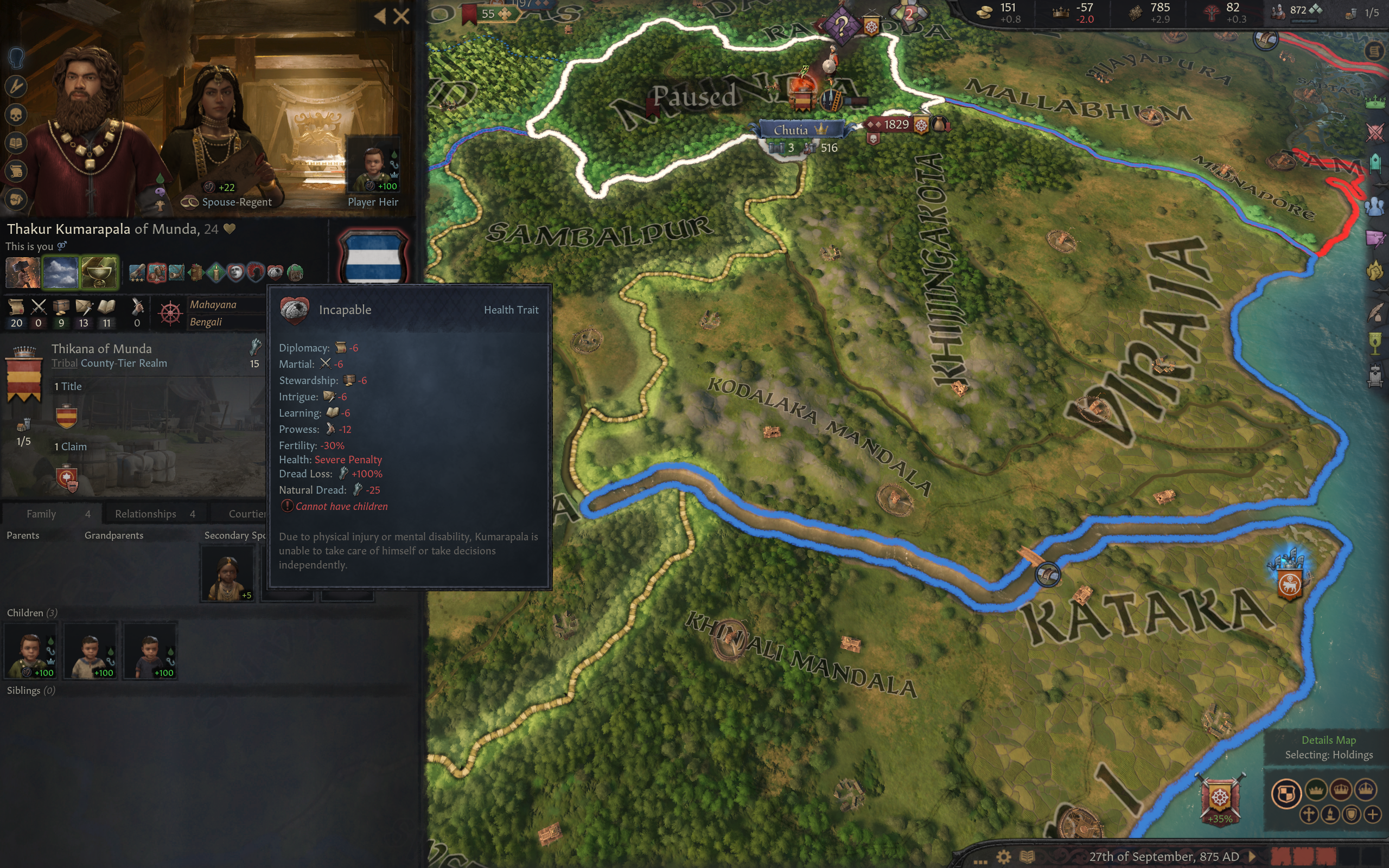Click the Tribal government link
1389x868 pixels.
pos(64,363)
